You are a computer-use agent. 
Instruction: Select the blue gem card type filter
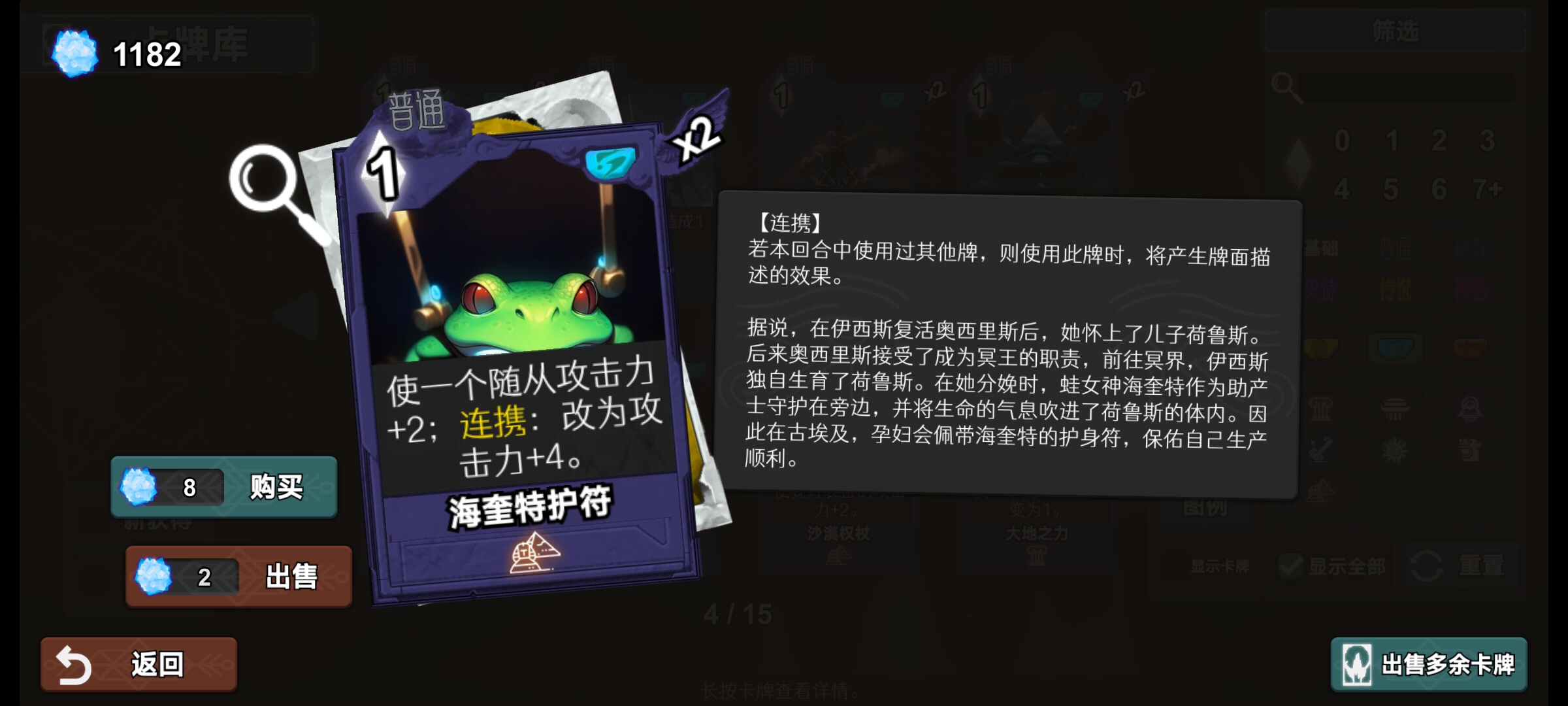(x=1394, y=347)
